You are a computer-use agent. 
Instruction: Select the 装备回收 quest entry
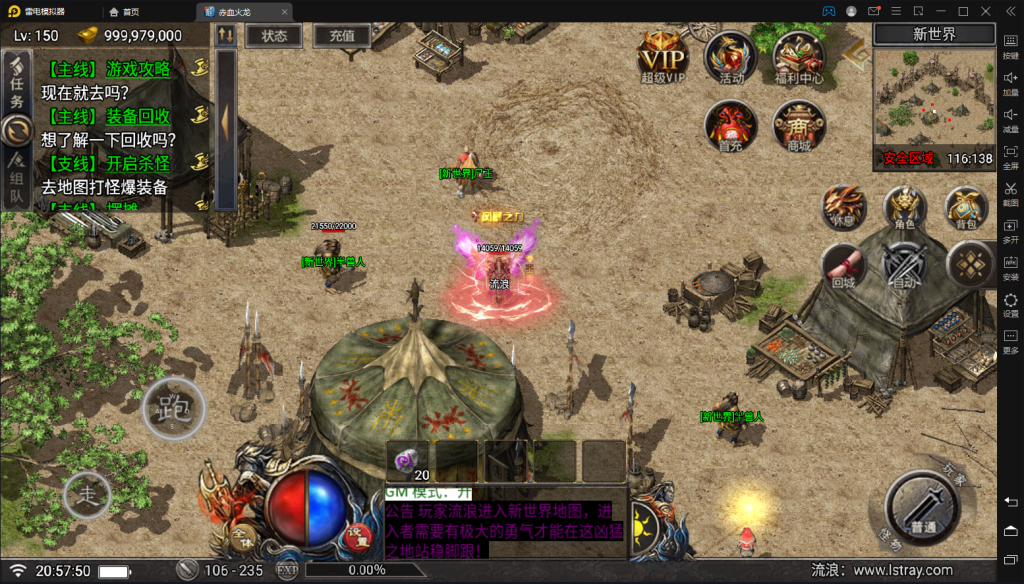click(110, 116)
